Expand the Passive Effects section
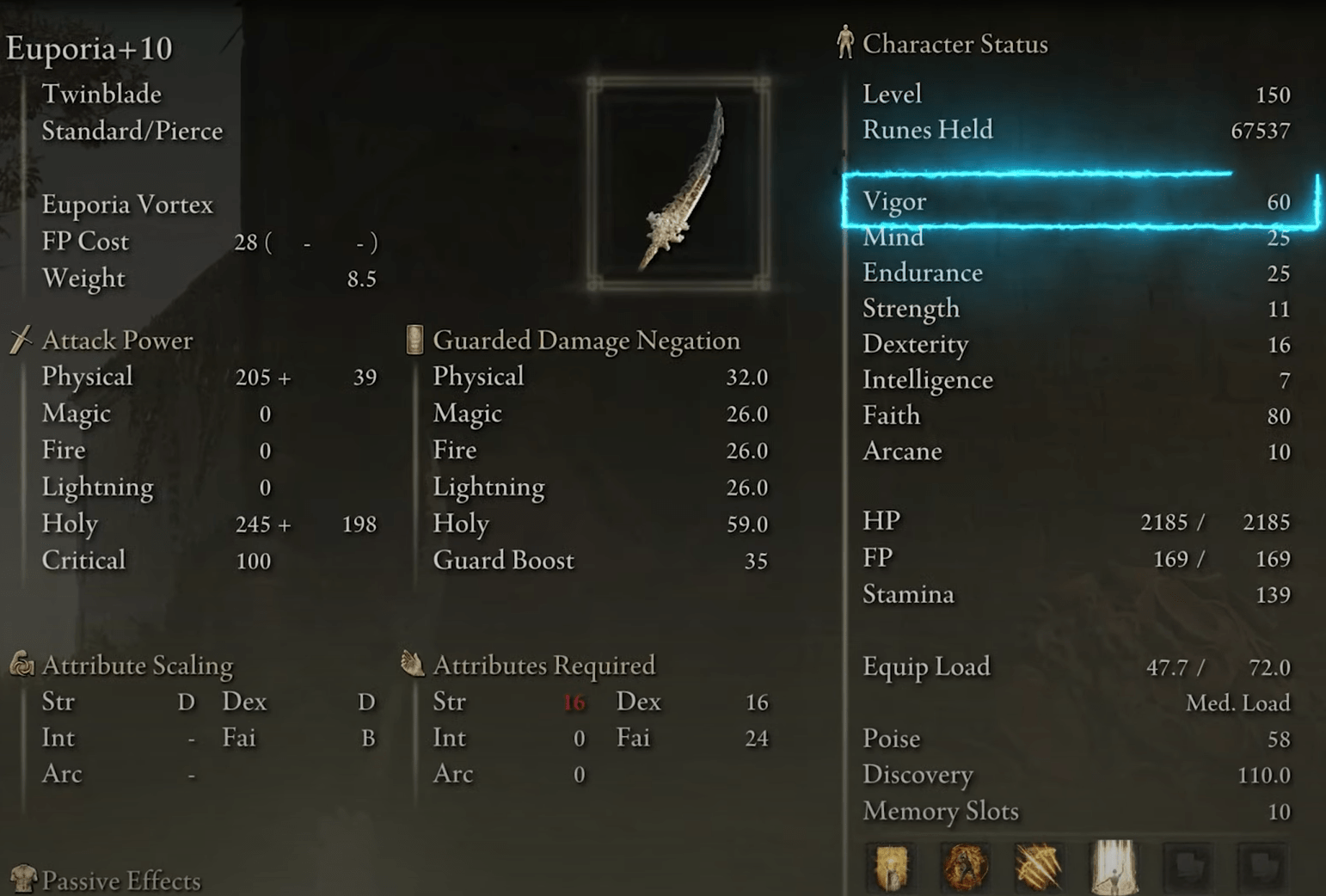This screenshot has width=1326, height=896. click(120, 879)
